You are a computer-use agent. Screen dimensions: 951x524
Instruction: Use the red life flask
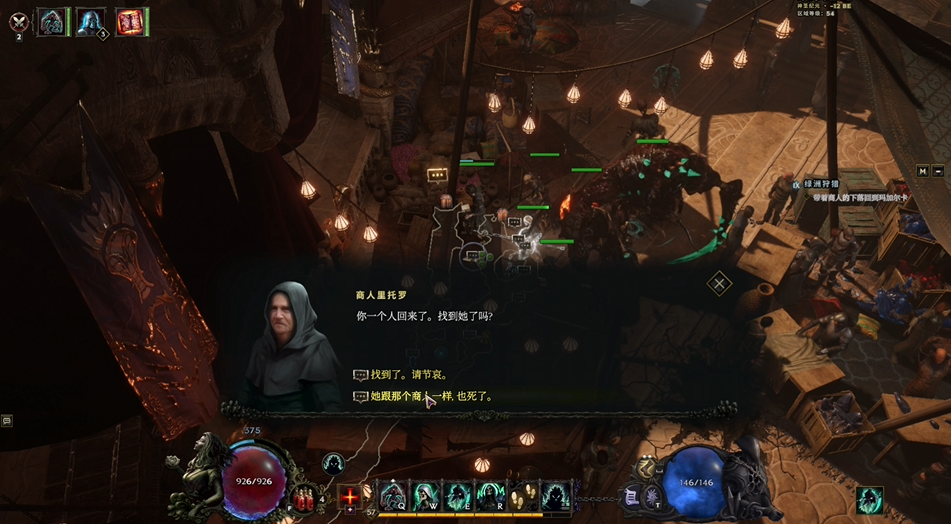pyautogui.click(x=303, y=497)
